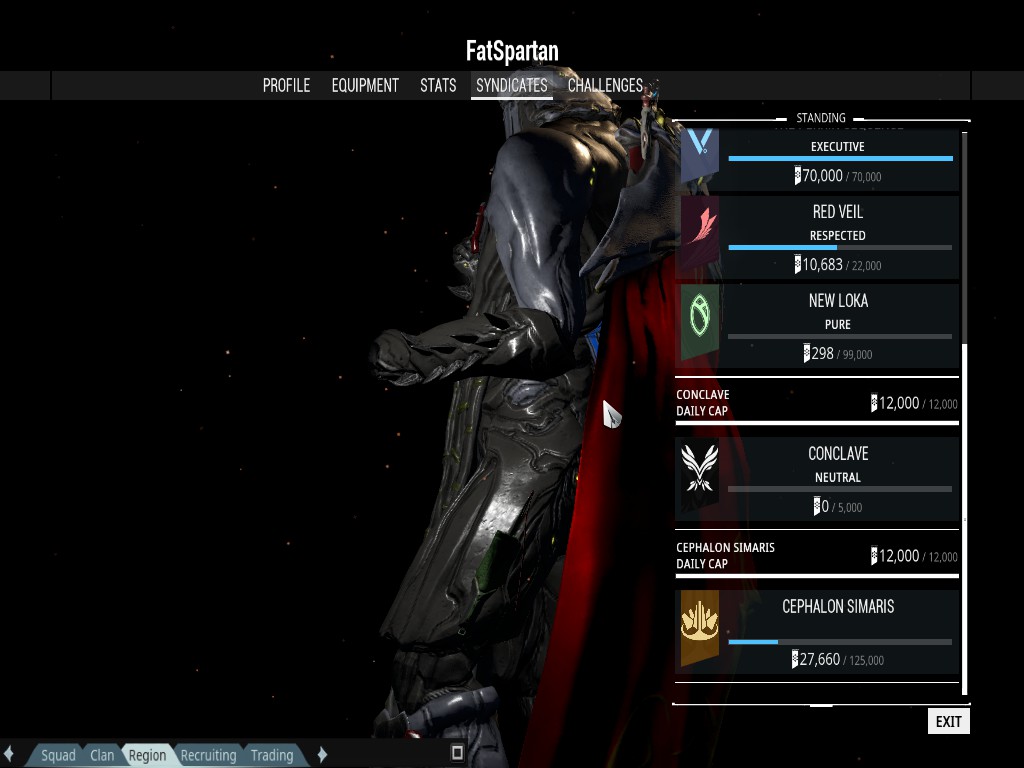Choose the New Loka syndicate row
Image resolution: width=1024 pixels, height=768 pixels.
[x=818, y=325]
